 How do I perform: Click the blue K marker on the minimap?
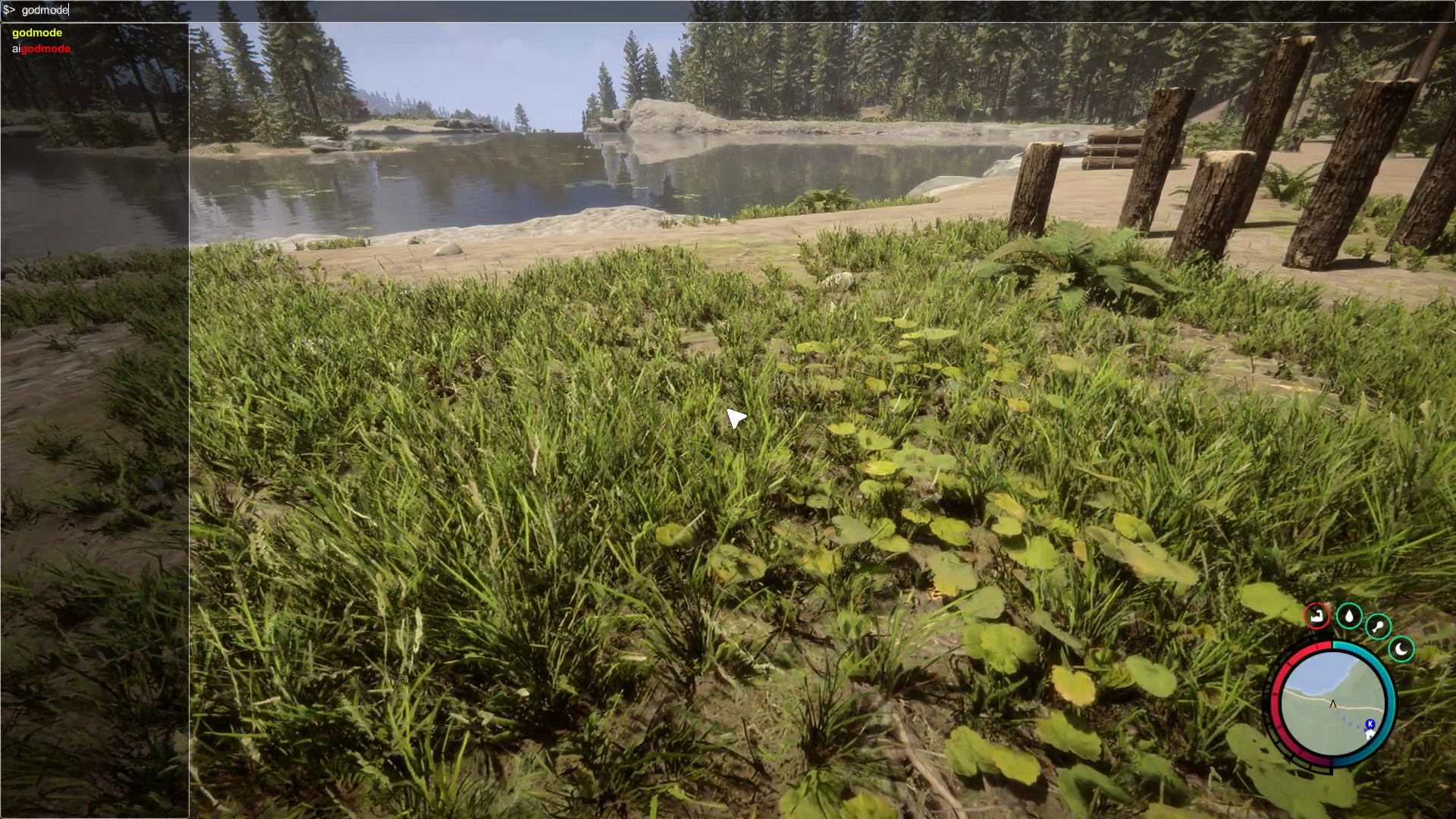click(1370, 723)
